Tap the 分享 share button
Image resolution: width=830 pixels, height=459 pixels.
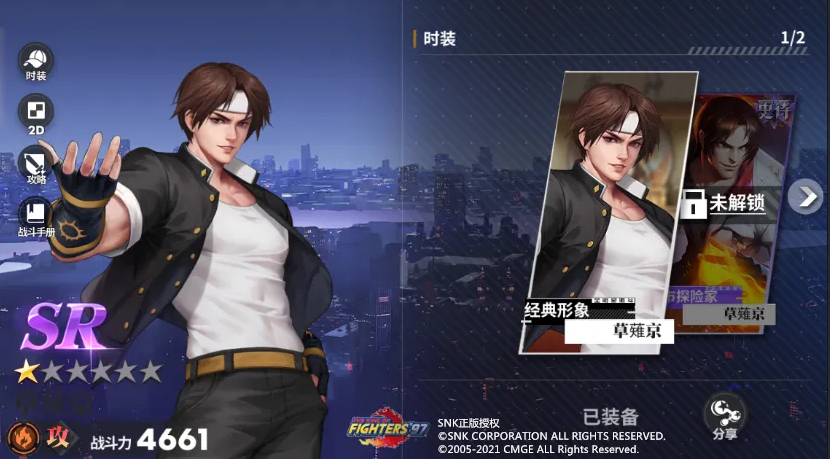click(724, 416)
